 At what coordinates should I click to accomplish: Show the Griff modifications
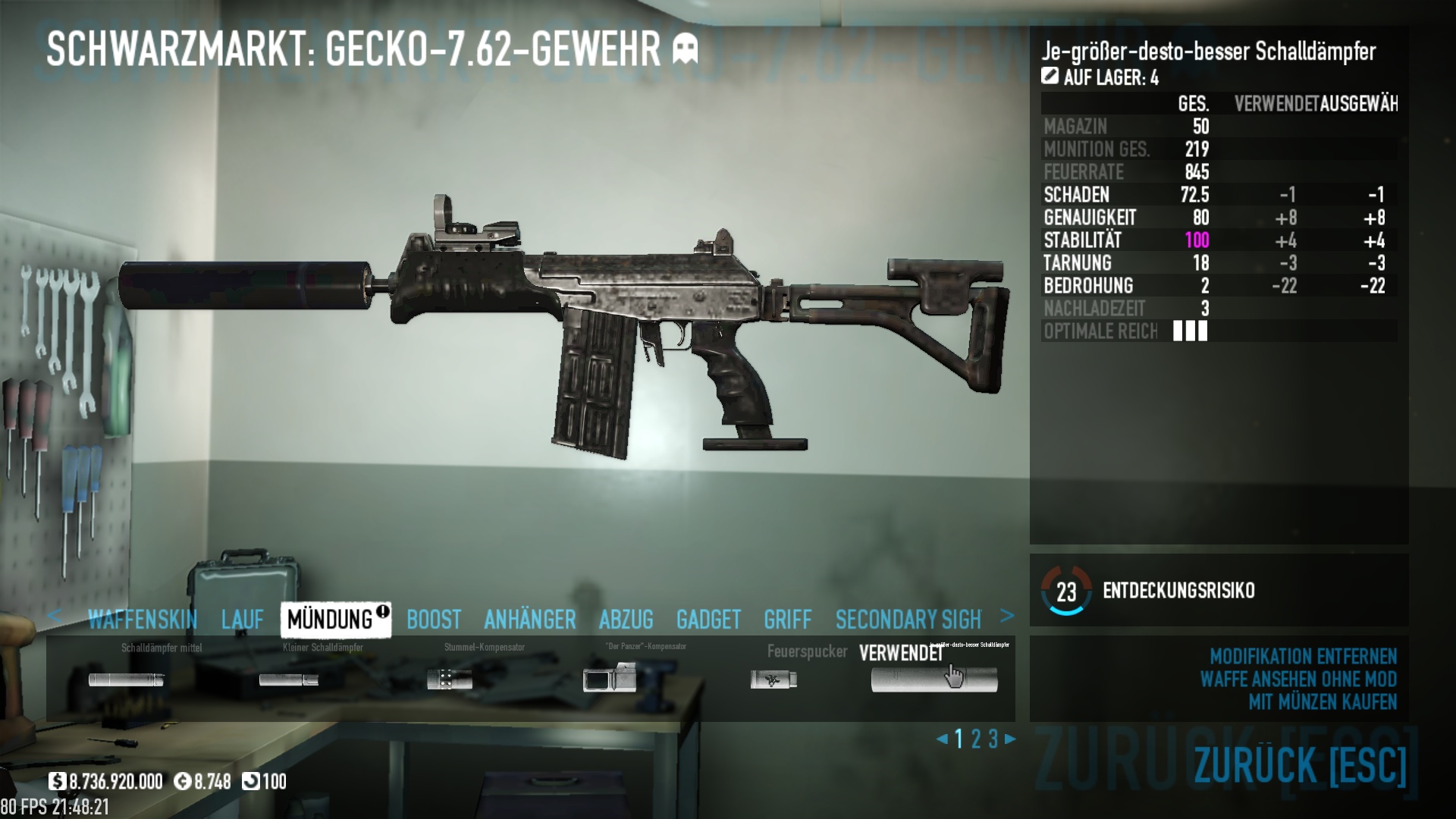[x=788, y=620]
